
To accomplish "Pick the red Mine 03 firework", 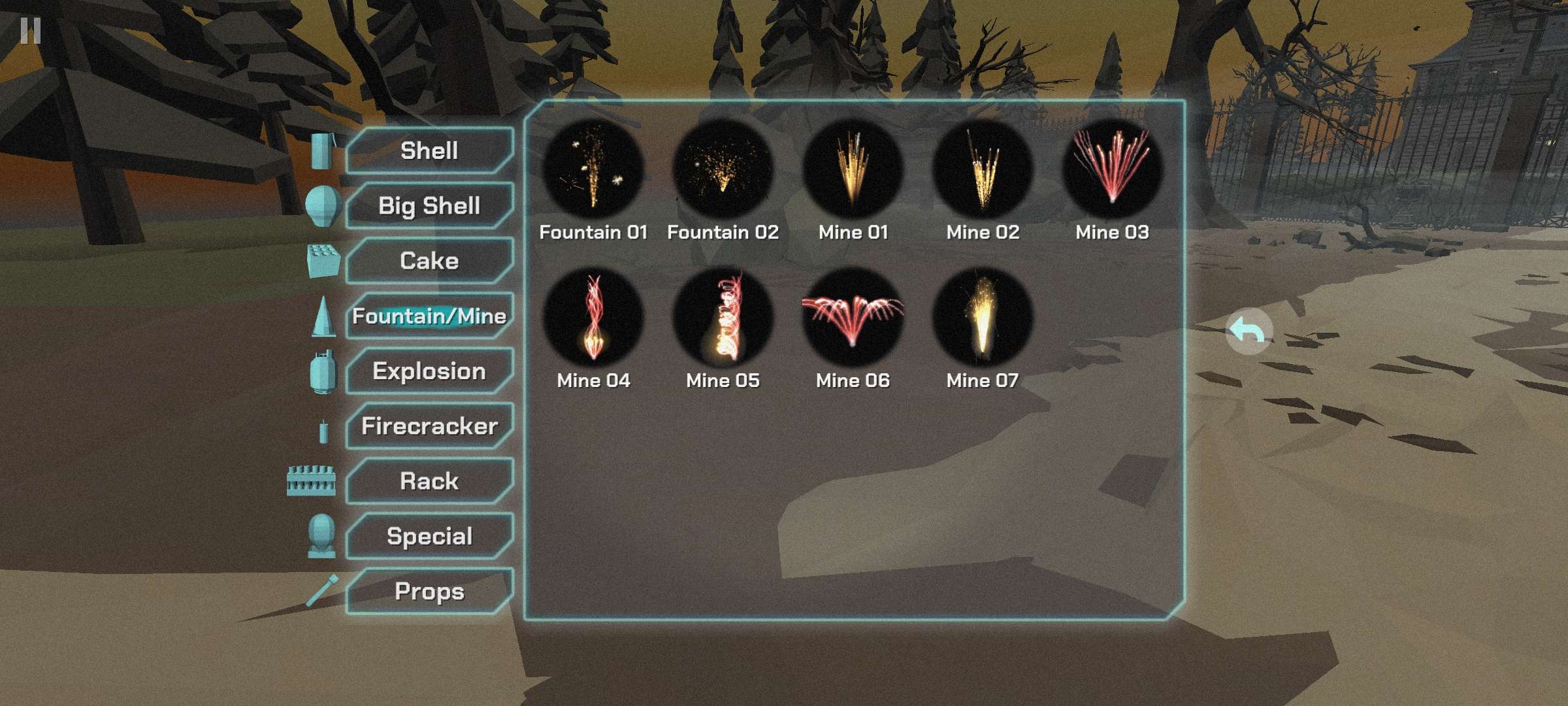I will click(1112, 169).
